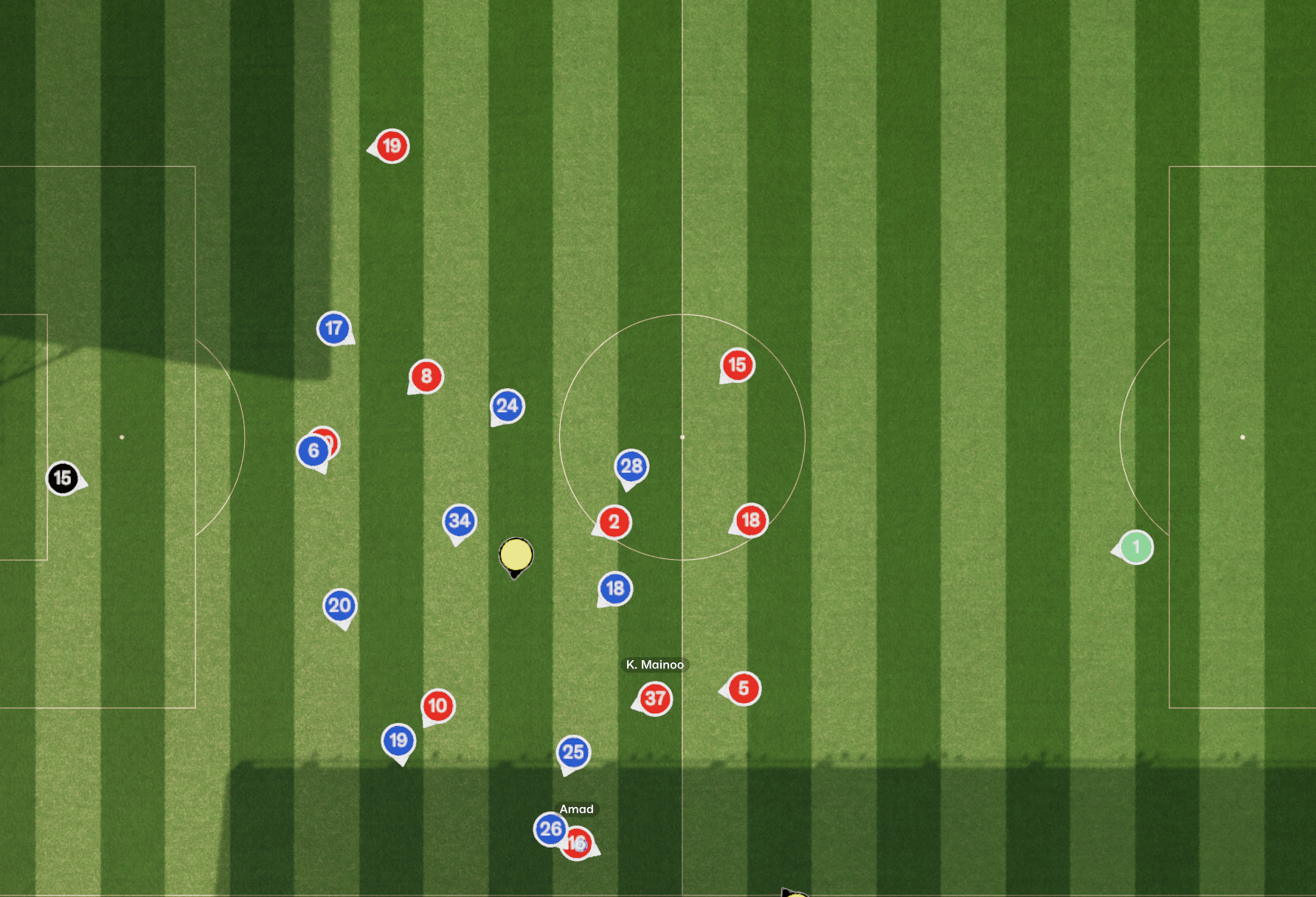
Task: Select blue player marker number 17
Action: [x=333, y=328]
